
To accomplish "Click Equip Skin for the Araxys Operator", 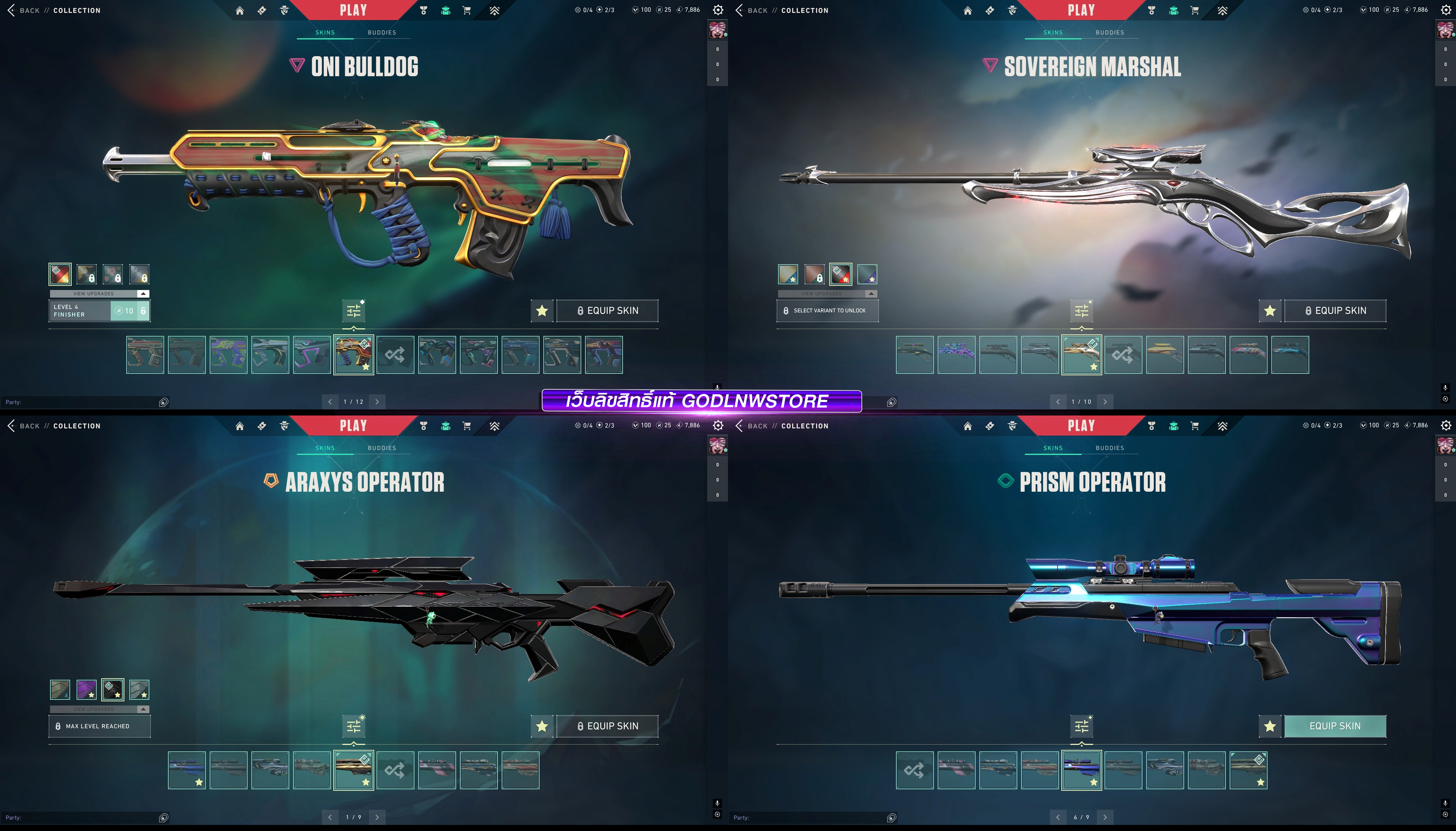I will [x=607, y=726].
